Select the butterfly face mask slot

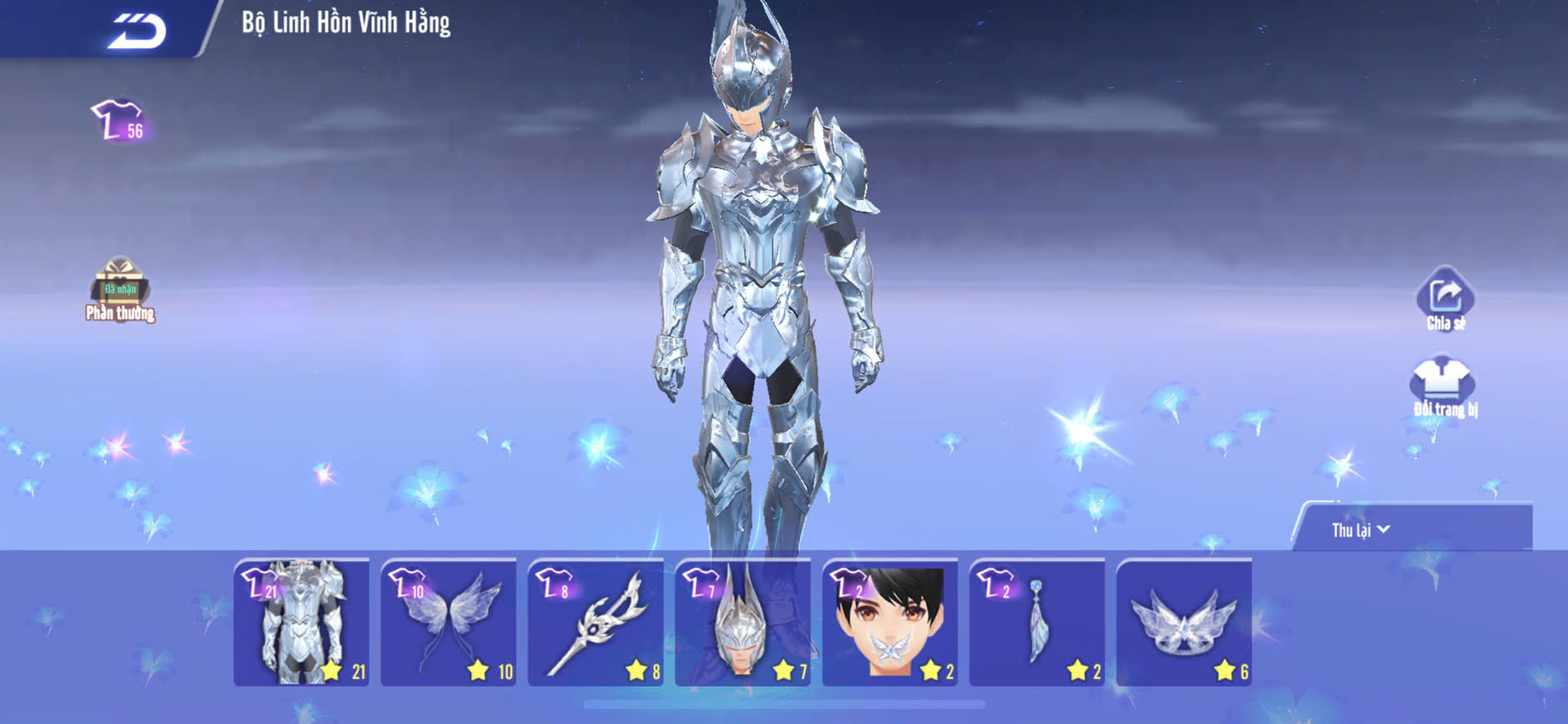point(890,622)
